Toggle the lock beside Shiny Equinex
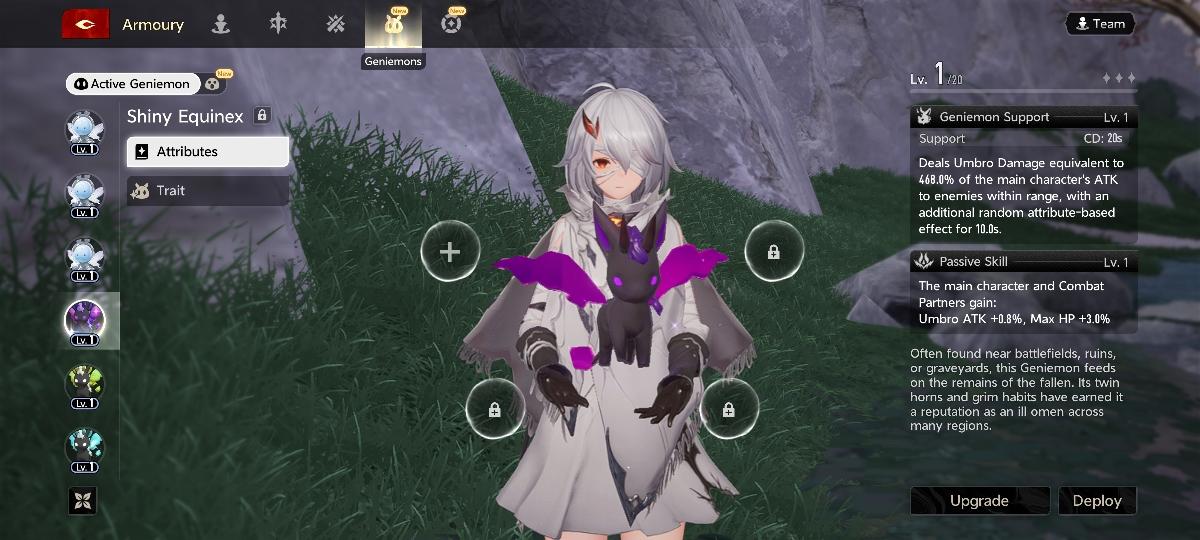Screen dimensions: 1200x540 262,116
